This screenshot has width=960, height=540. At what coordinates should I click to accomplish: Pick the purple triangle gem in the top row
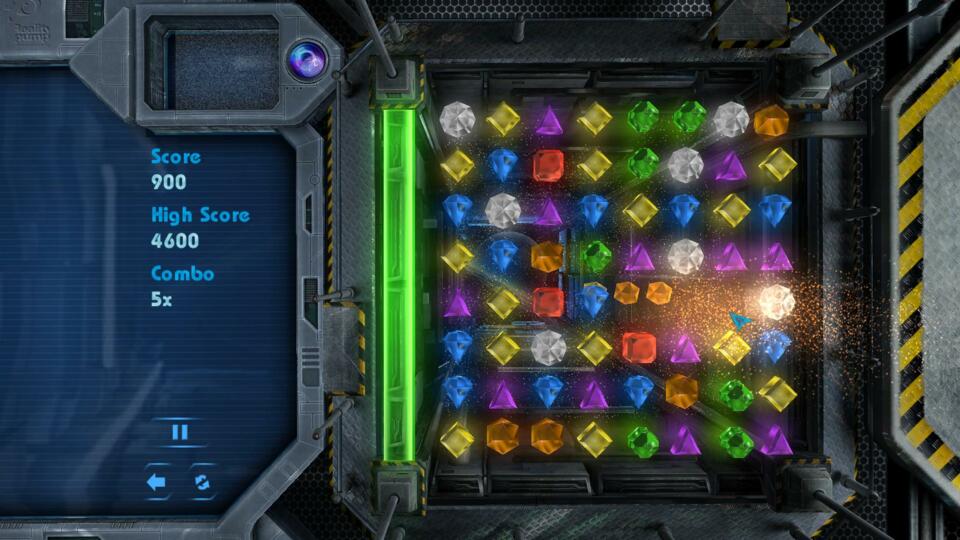click(x=548, y=121)
